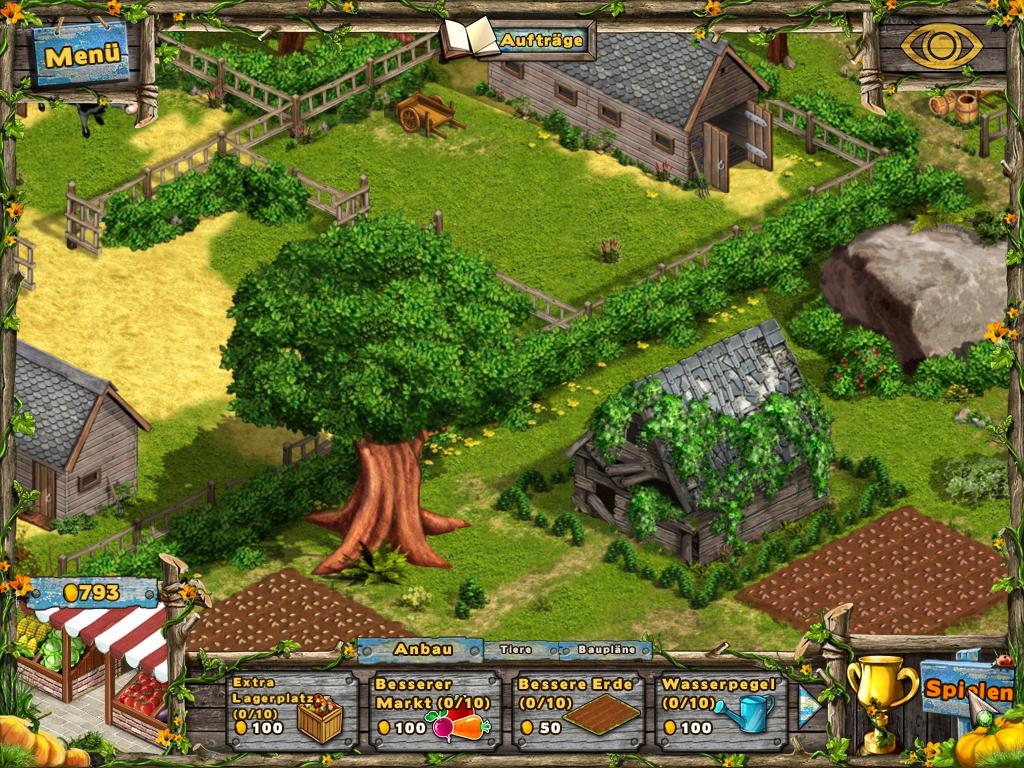Open the market stall shop
Screen dimensions: 1024x768
tap(95, 660)
